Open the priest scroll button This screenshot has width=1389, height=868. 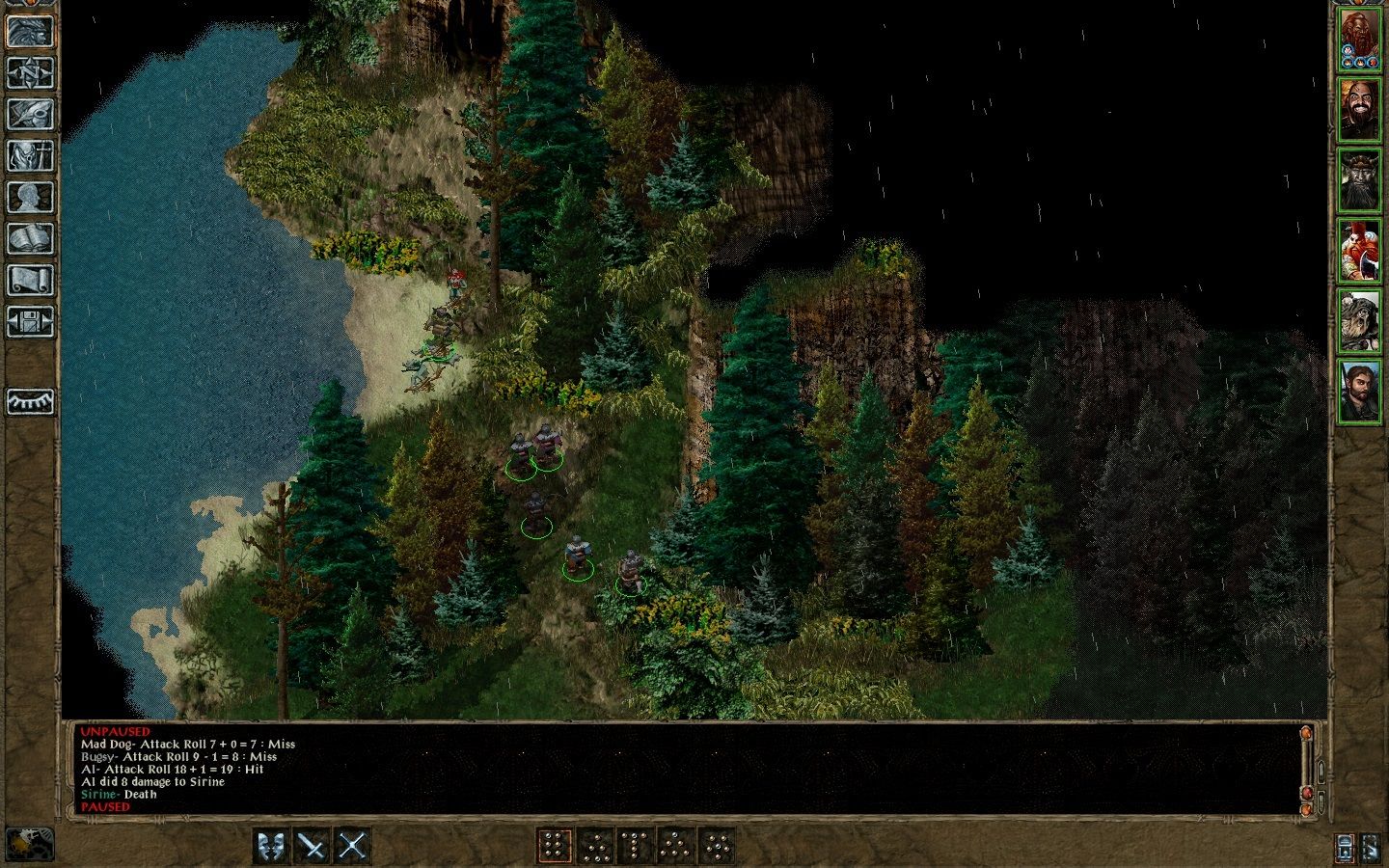pos(30,280)
